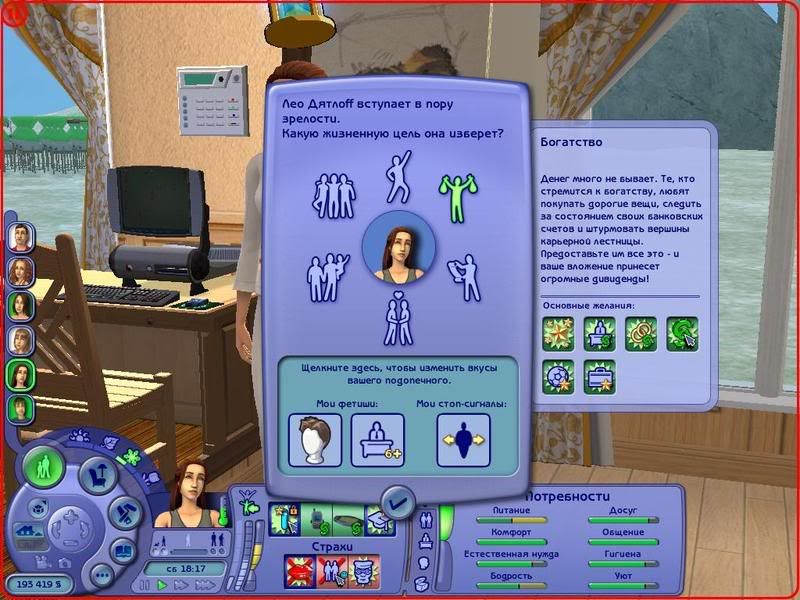Pause the game speed
Image resolution: width=800 pixels, height=600 pixels.
[146, 584]
